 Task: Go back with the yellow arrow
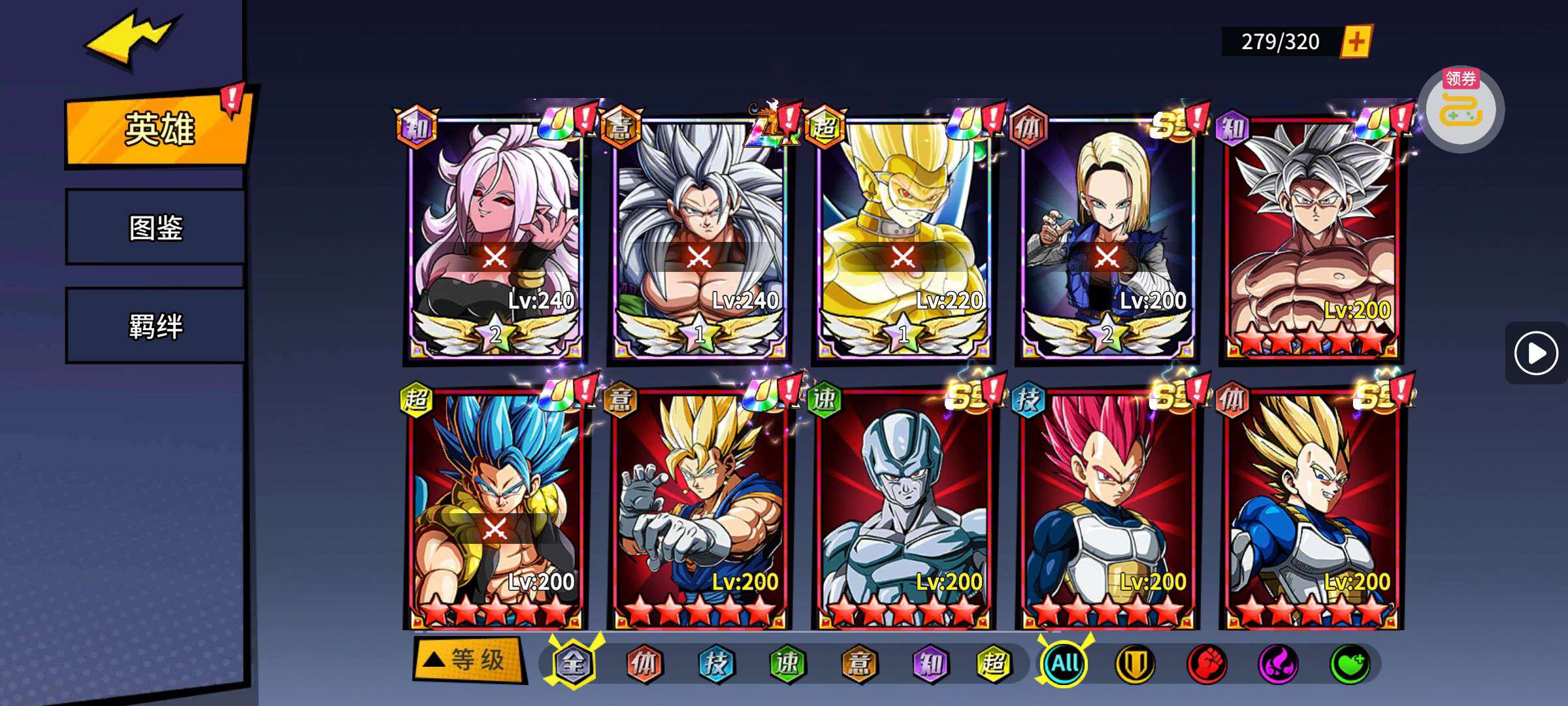click(x=131, y=39)
